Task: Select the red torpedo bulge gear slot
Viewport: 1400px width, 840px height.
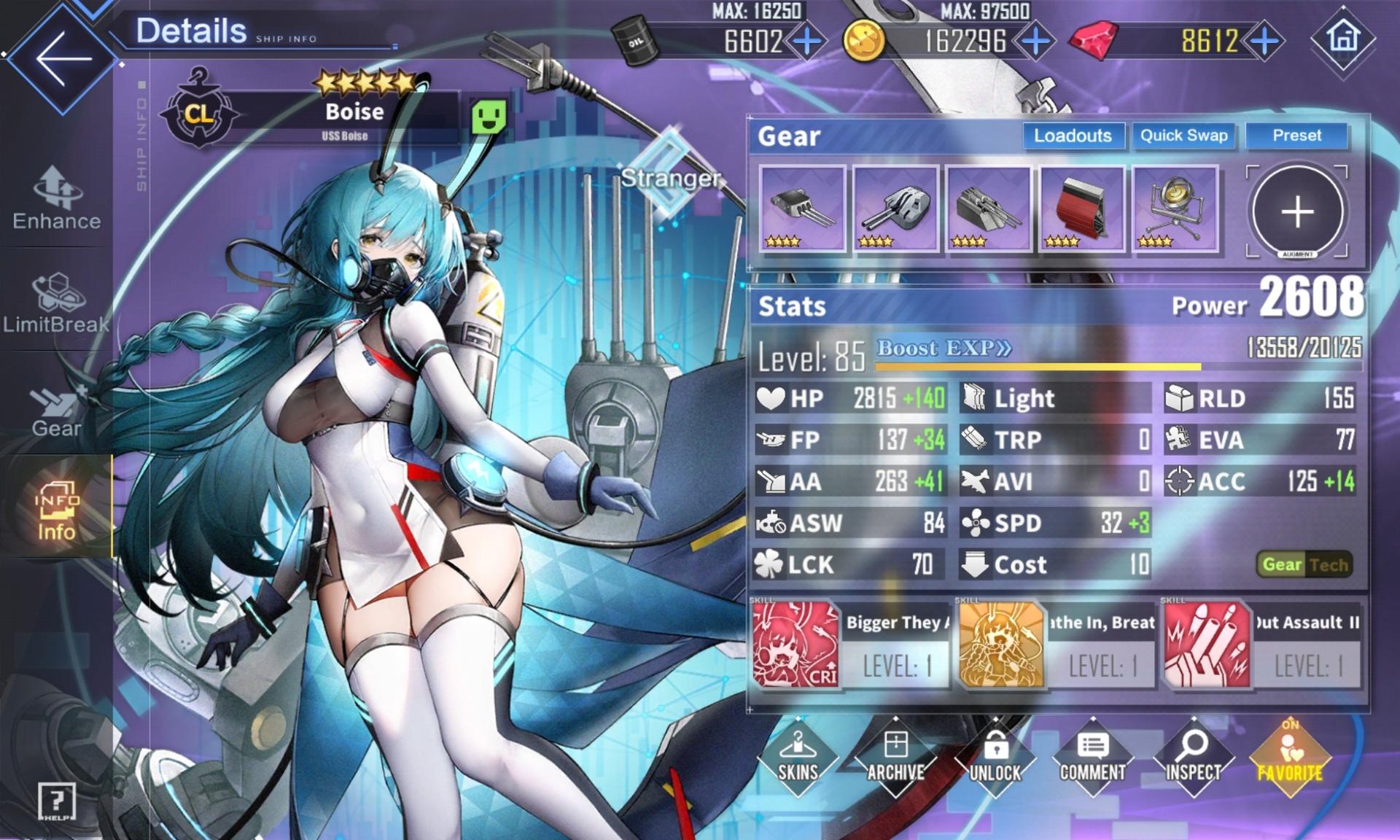Action: click(x=1081, y=209)
